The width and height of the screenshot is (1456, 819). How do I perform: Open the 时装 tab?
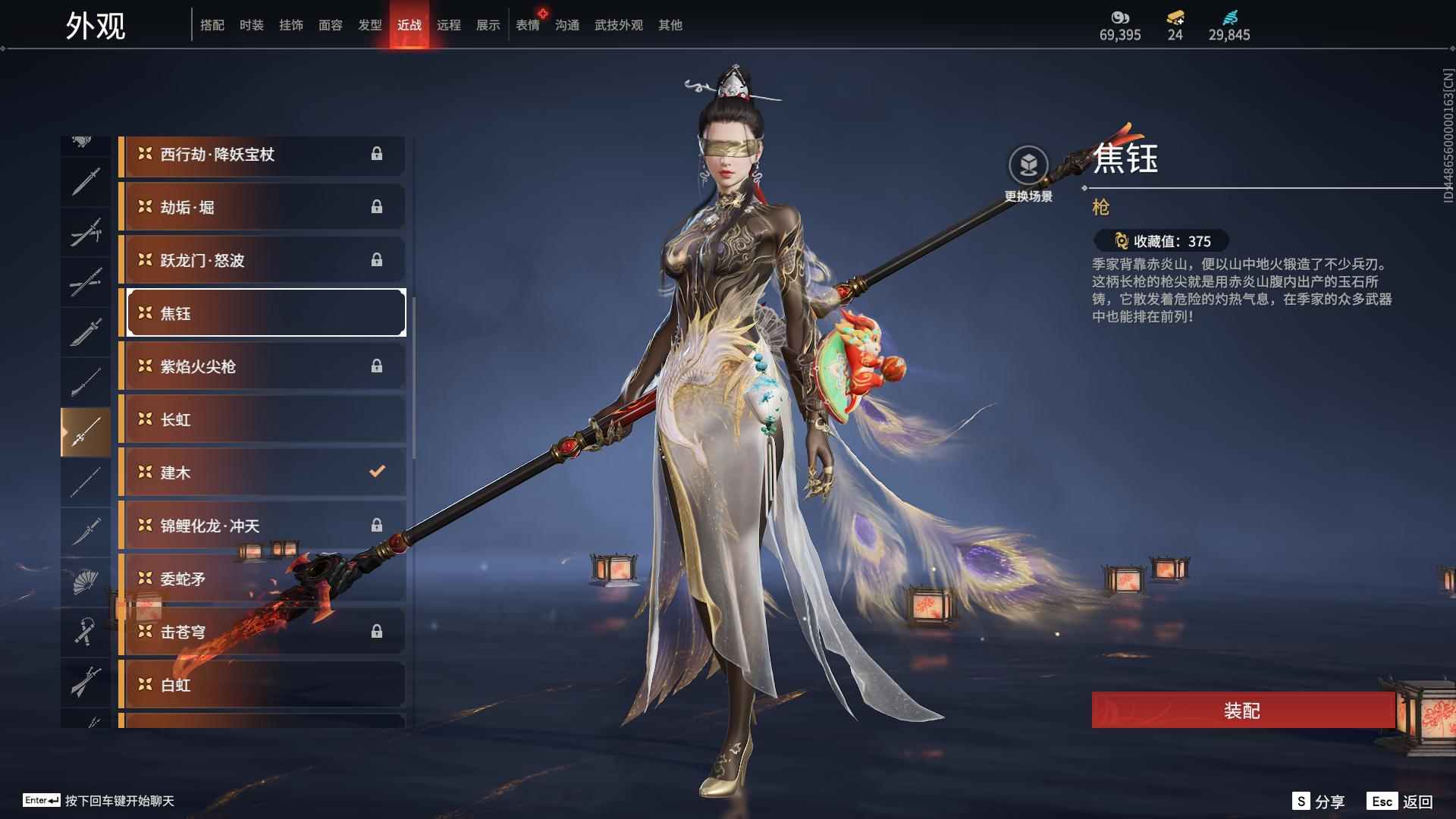[x=252, y=24]
